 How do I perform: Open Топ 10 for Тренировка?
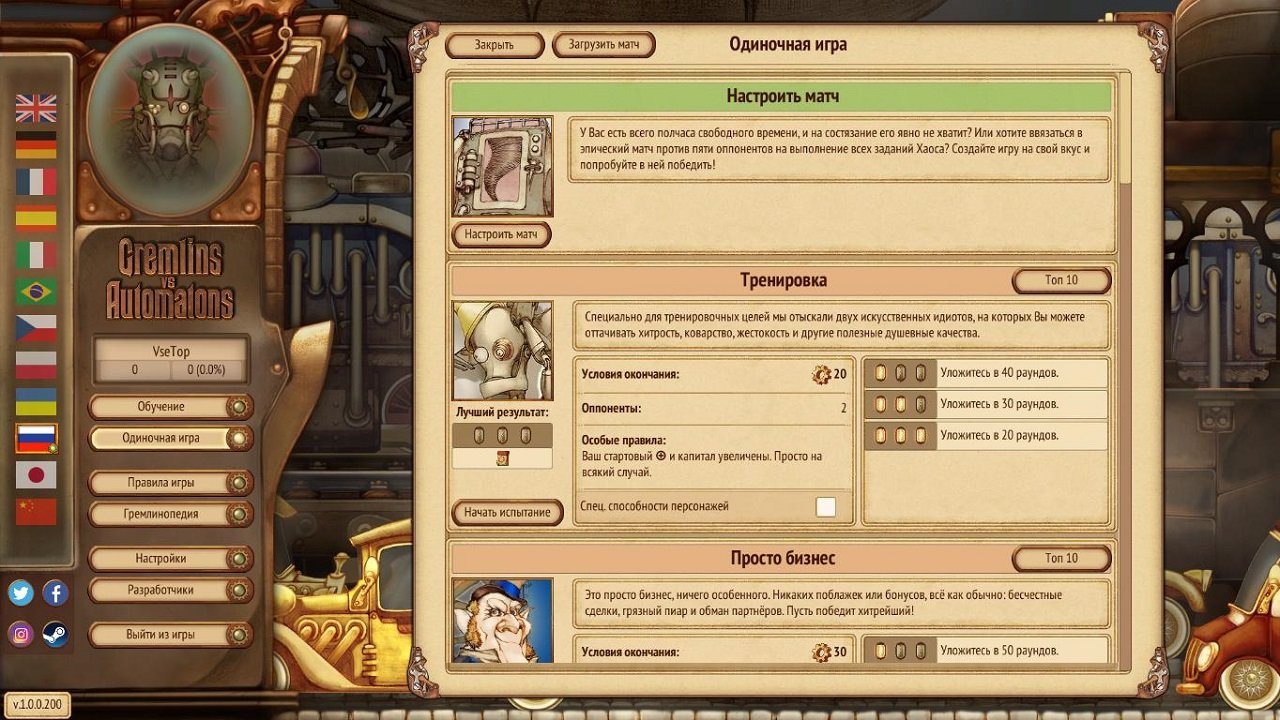pyautogui.click(x=1062, y=281)
